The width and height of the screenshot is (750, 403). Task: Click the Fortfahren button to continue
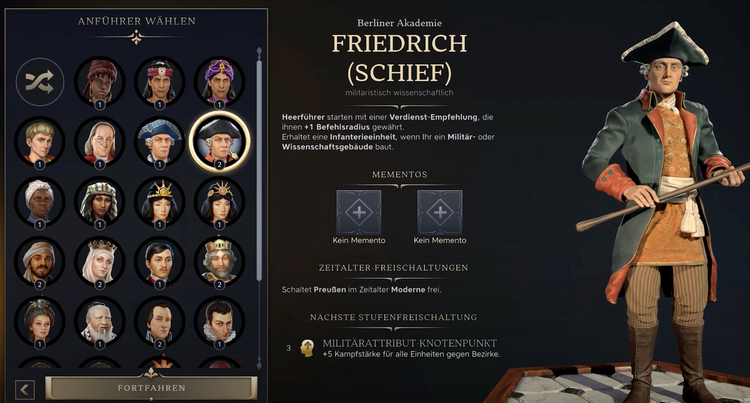tap(148, 387)
